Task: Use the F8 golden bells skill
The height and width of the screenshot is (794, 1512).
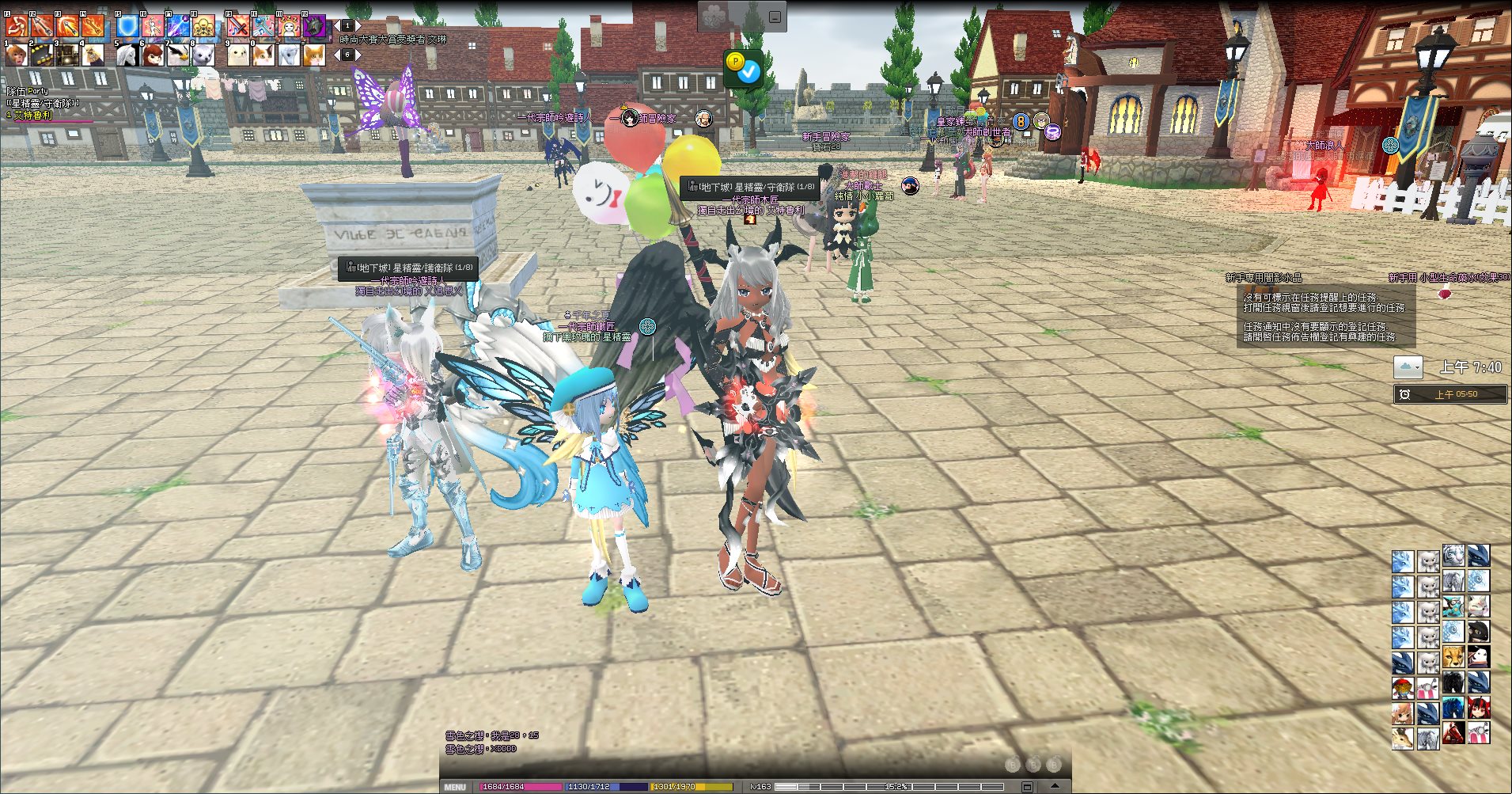Action: (203, 27)
